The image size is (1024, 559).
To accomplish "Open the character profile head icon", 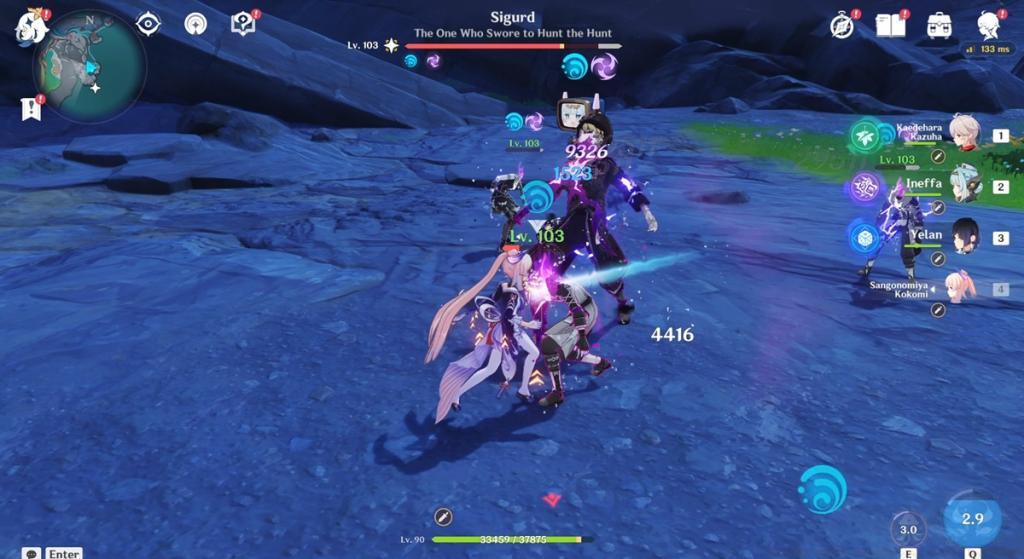I will (x=988, y=26).
